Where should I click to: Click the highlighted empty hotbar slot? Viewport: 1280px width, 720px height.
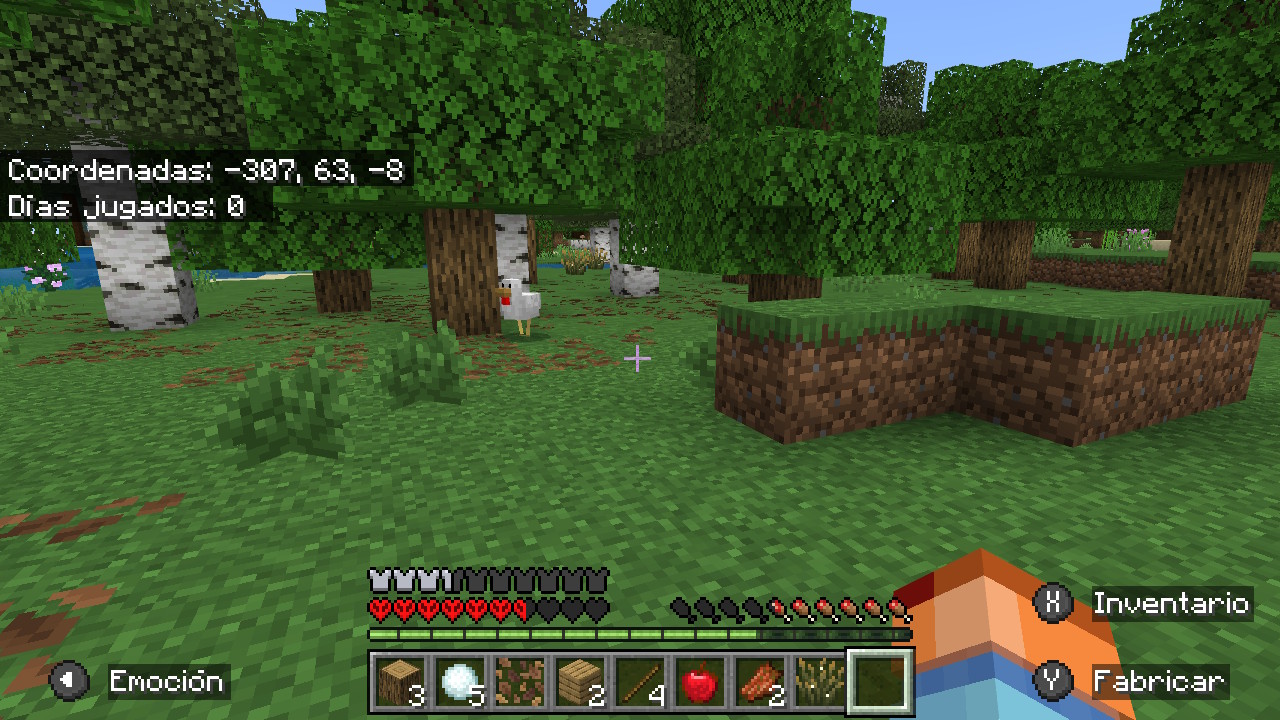coord(880,682)
